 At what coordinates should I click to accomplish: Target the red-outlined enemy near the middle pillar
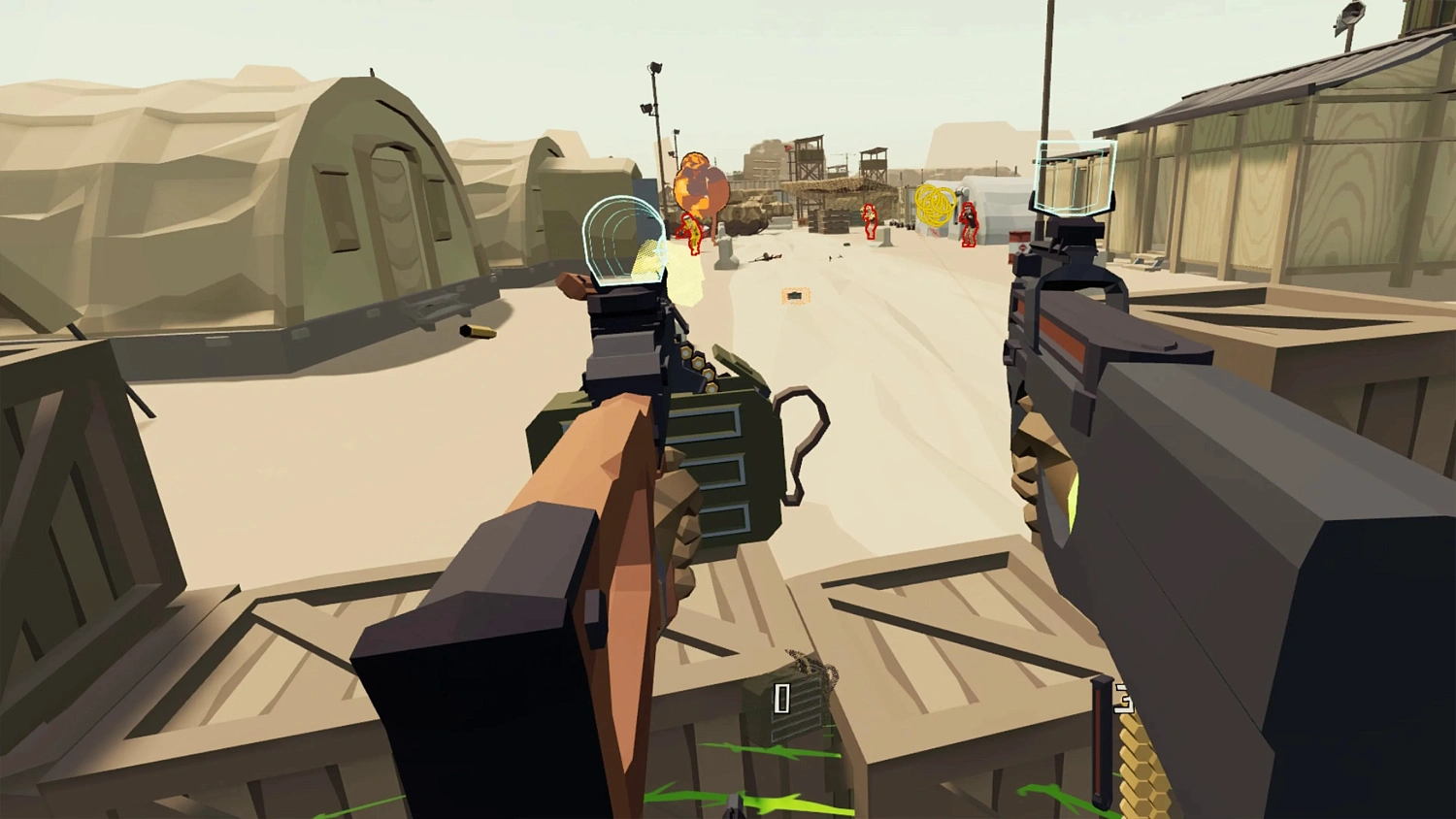(870, 222)
